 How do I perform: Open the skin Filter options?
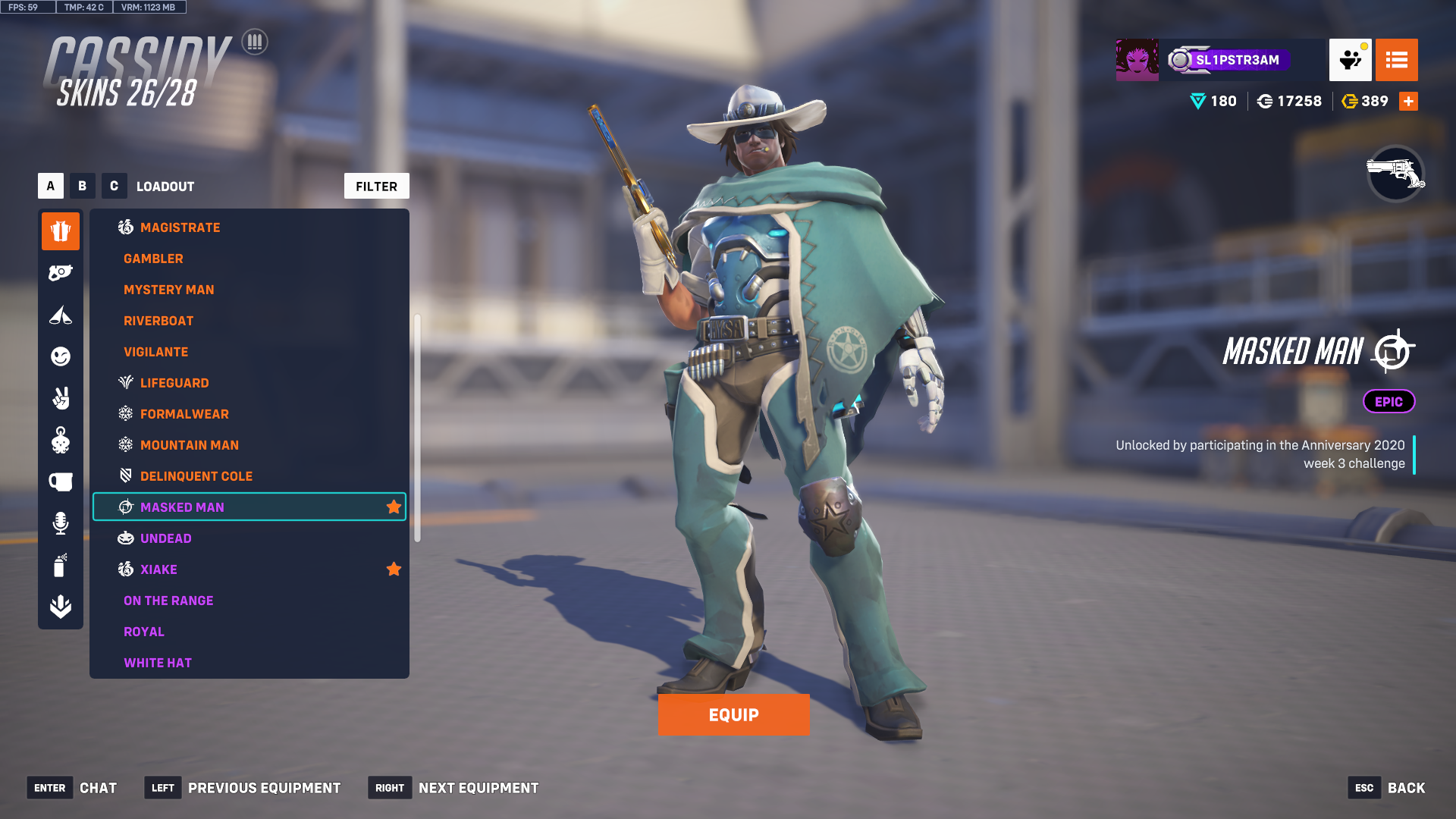click(376, 186)
